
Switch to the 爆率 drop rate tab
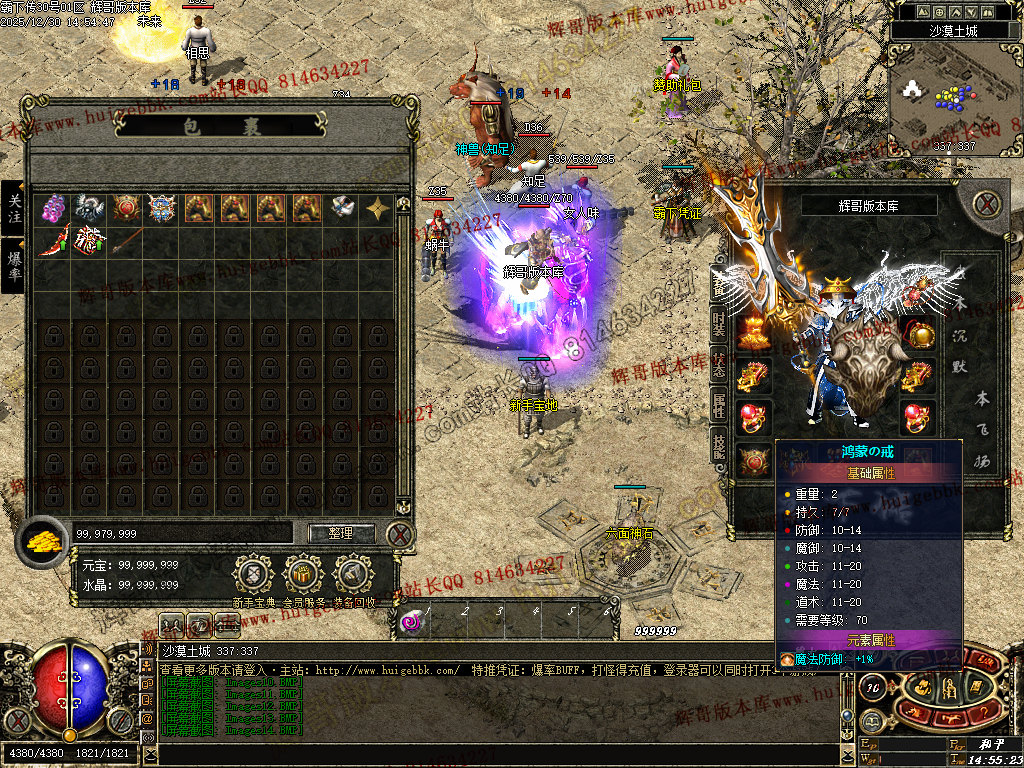pyautogui.click(x=14, y=265)
